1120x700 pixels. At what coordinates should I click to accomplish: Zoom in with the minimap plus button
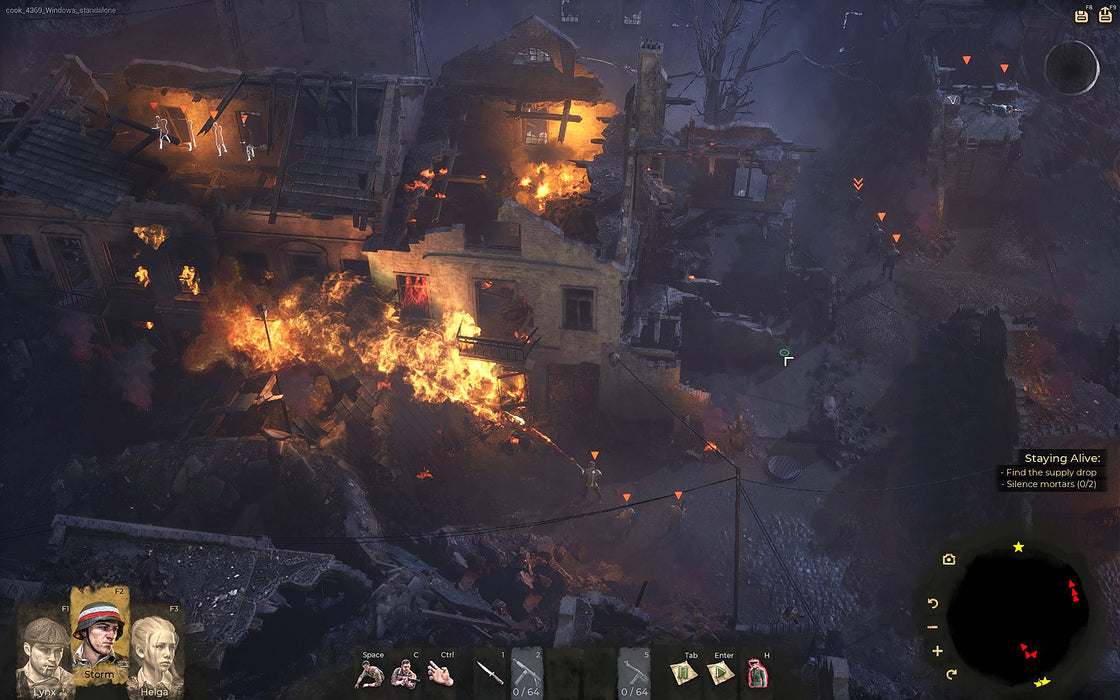point(937,651)
